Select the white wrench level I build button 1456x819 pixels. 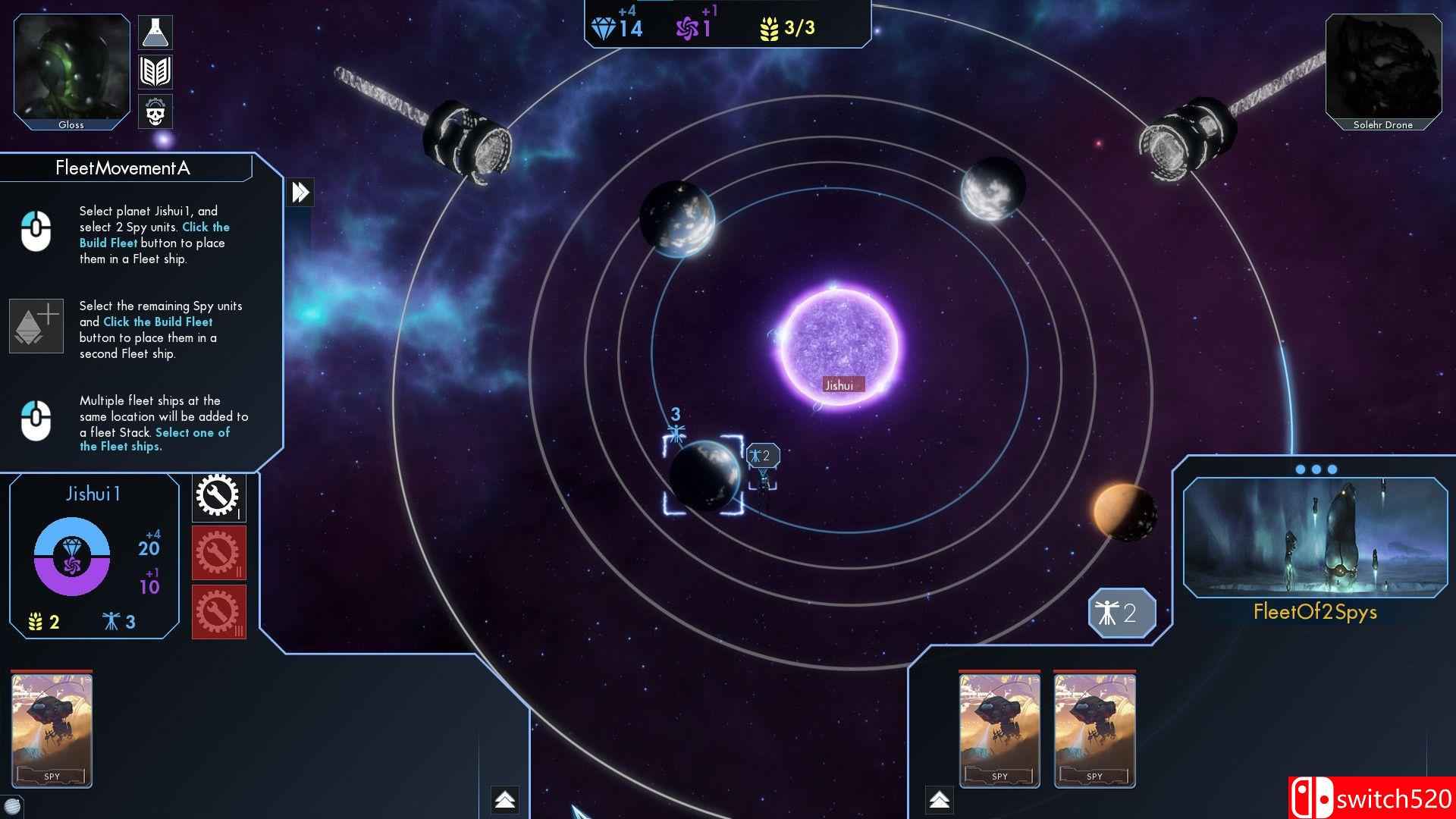pos(218,497)
